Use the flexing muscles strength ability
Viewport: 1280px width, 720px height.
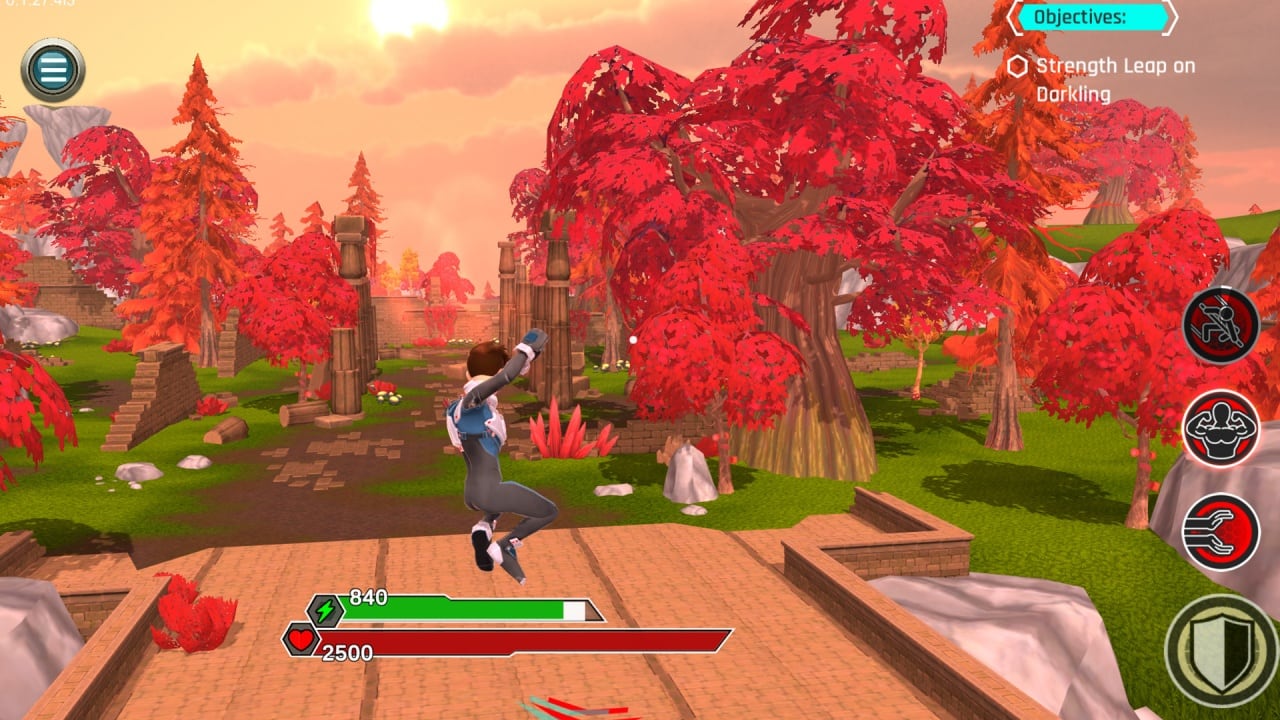[1221, 429]
